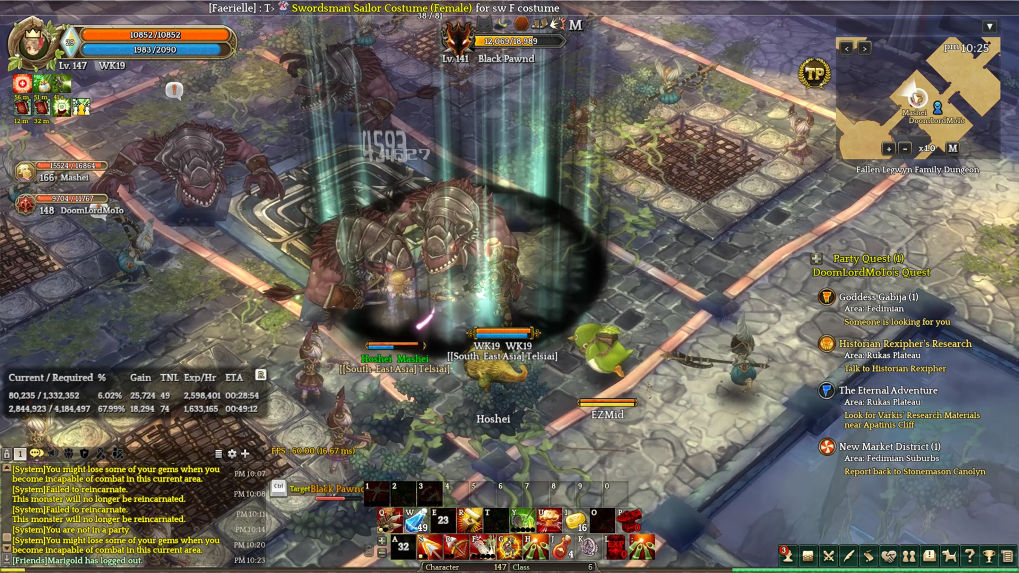The height and width of the screenshot is (573, 1019).
Task: Toggle the chat window lock icon
Action: [x=6, y=454]
